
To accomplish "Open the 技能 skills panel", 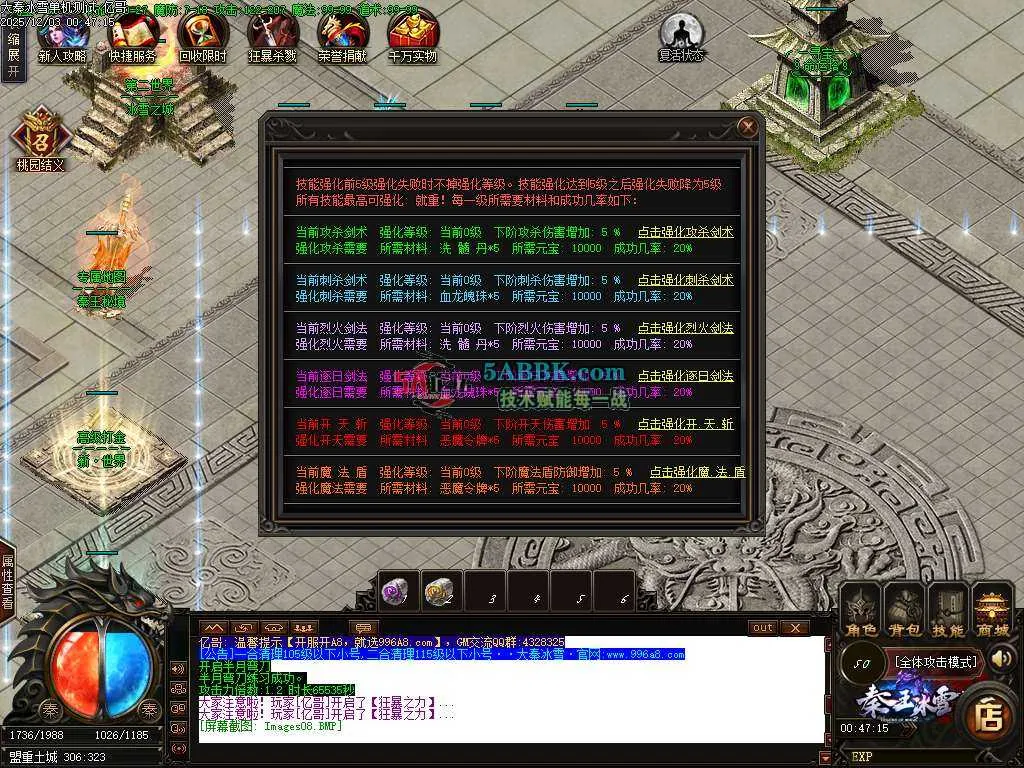I will coord(948,610).
